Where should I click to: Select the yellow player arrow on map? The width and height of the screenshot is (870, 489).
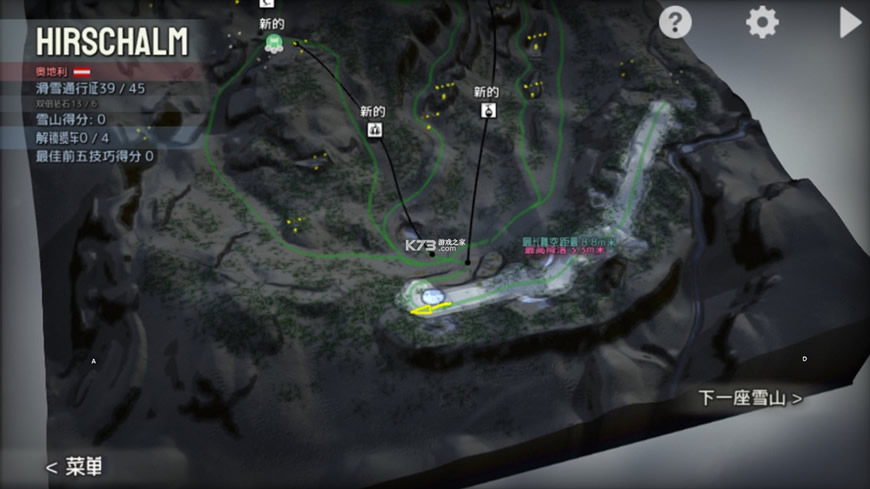click(x=427, y=311)
